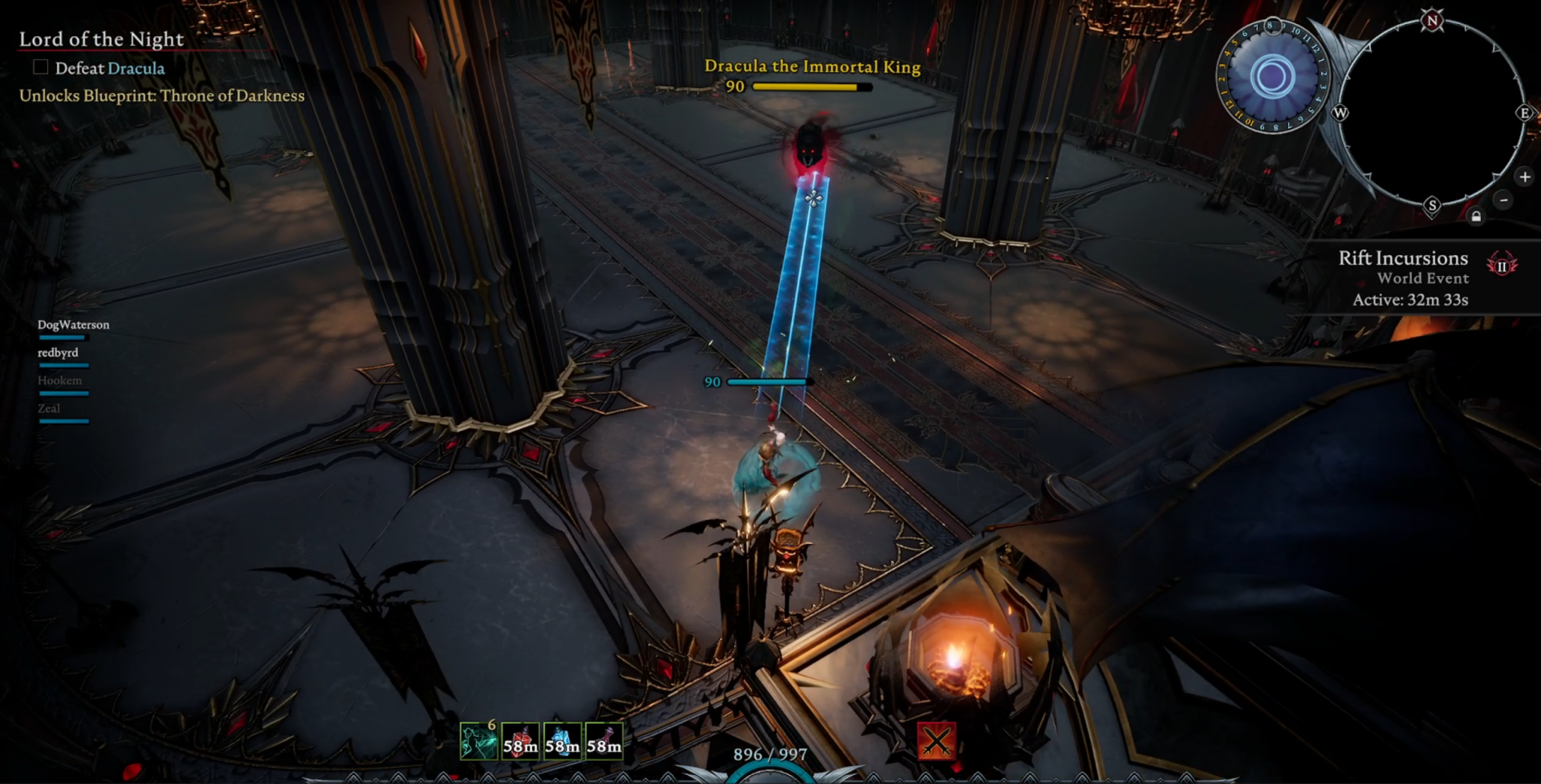Viewport: 1541px width, 784px height.
Task: Click DogWaterson in the party list
Action: tap(73, 324)
